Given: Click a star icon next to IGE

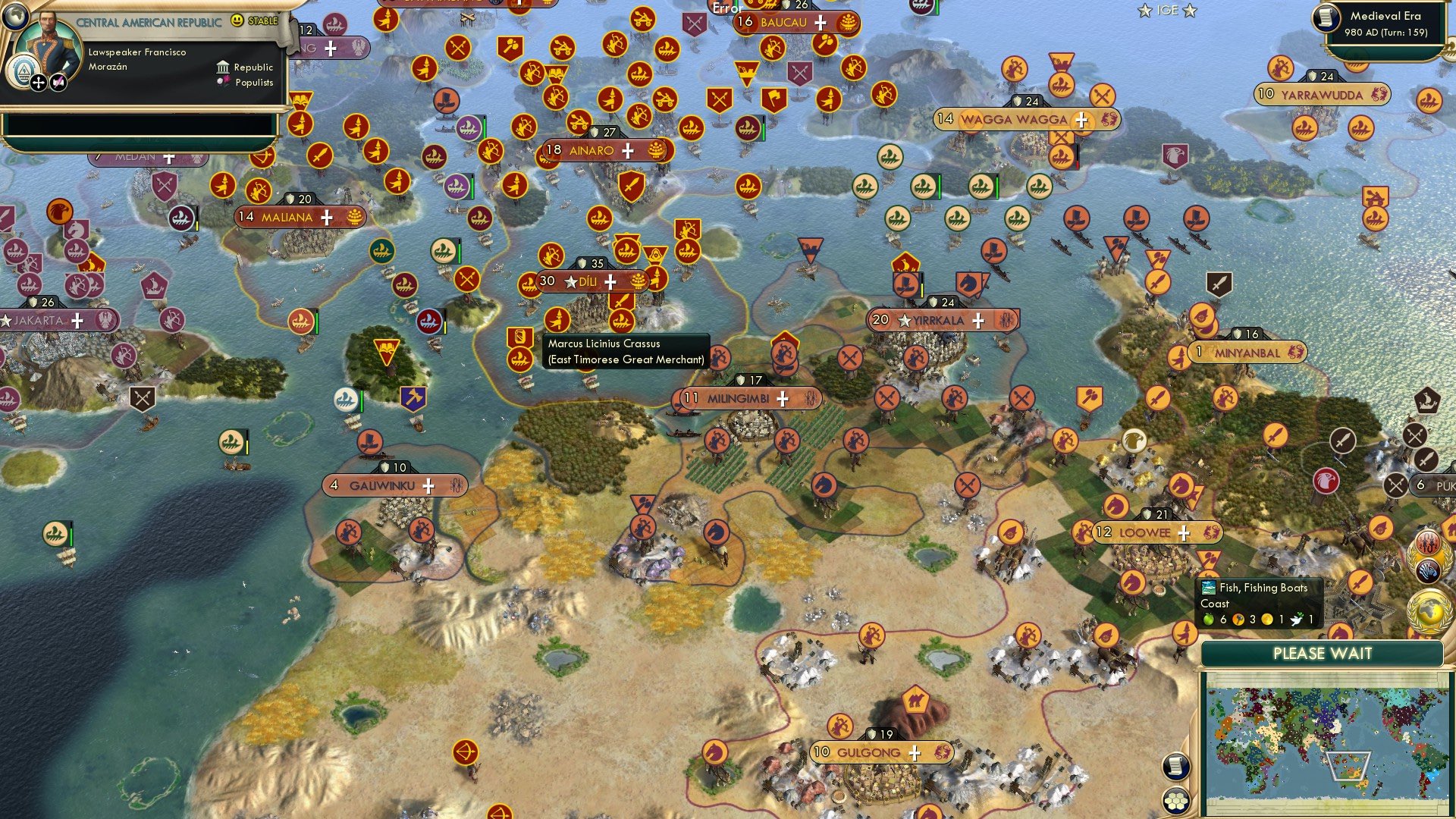Looking at the screenshot, I should (1144, 11).
